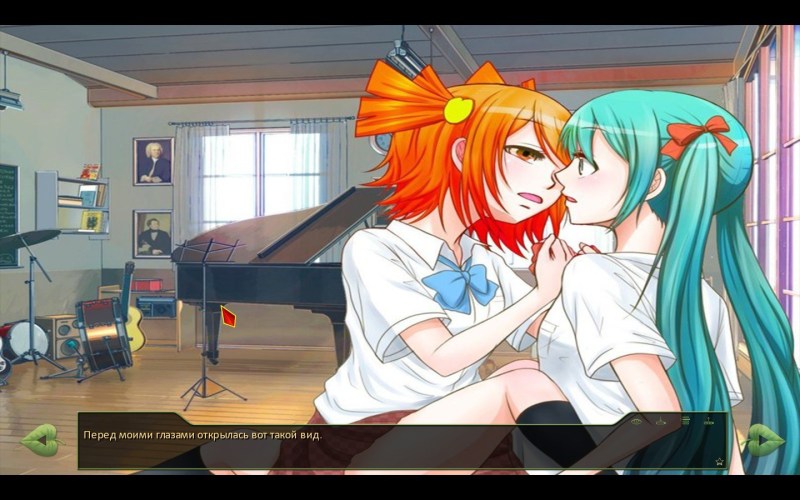
Task: Go back with the left green leaf arrow
Action: pos(40,439)
